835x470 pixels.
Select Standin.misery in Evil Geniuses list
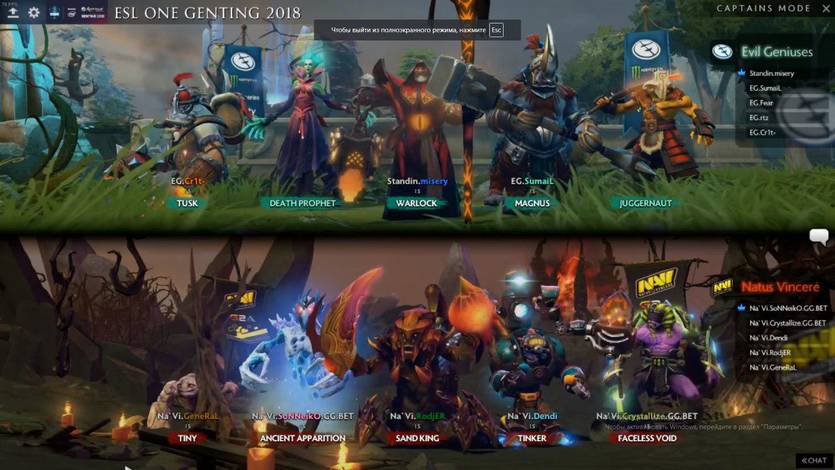pos(771,73)
